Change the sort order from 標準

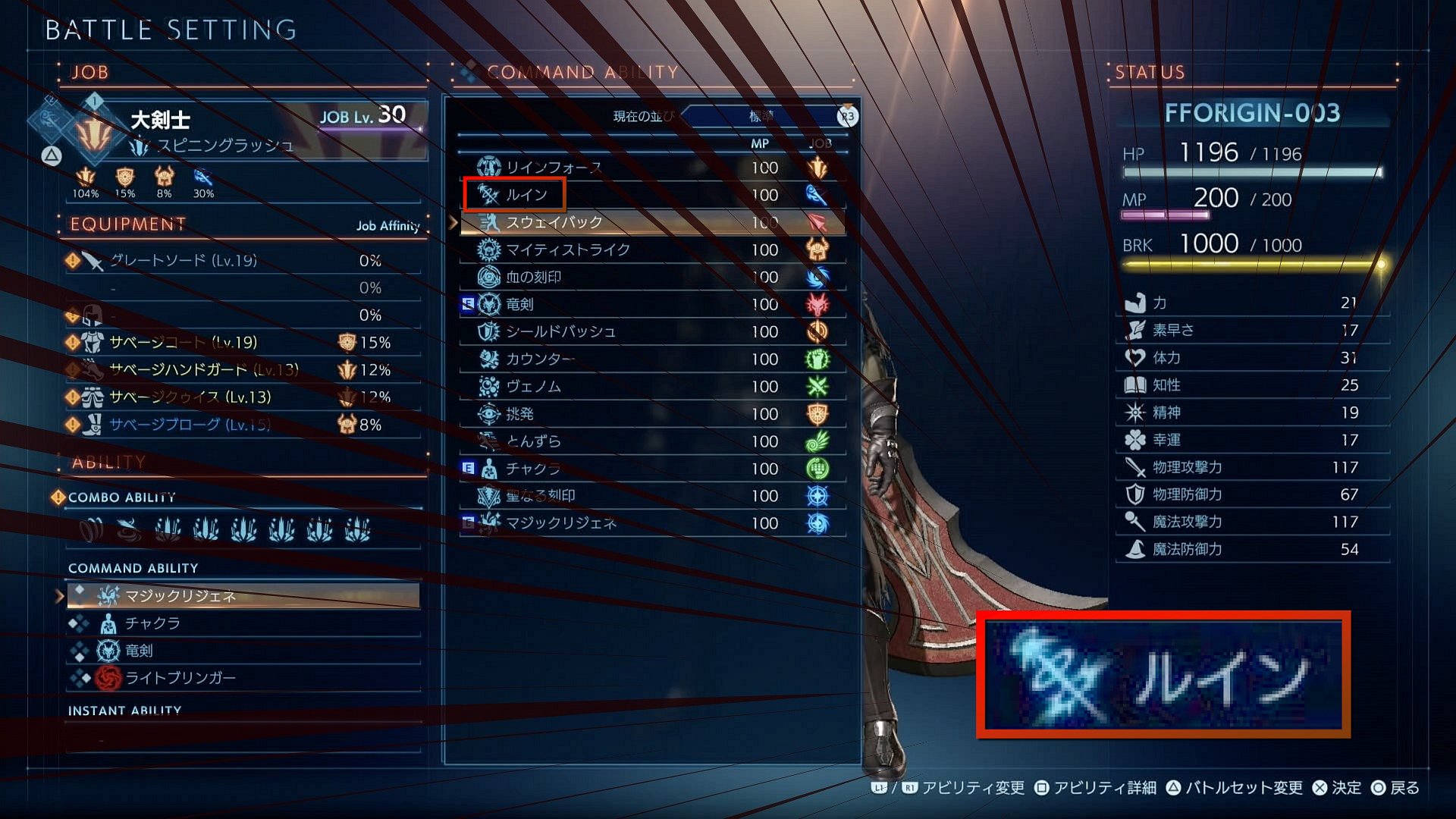(x=762, y=116)
